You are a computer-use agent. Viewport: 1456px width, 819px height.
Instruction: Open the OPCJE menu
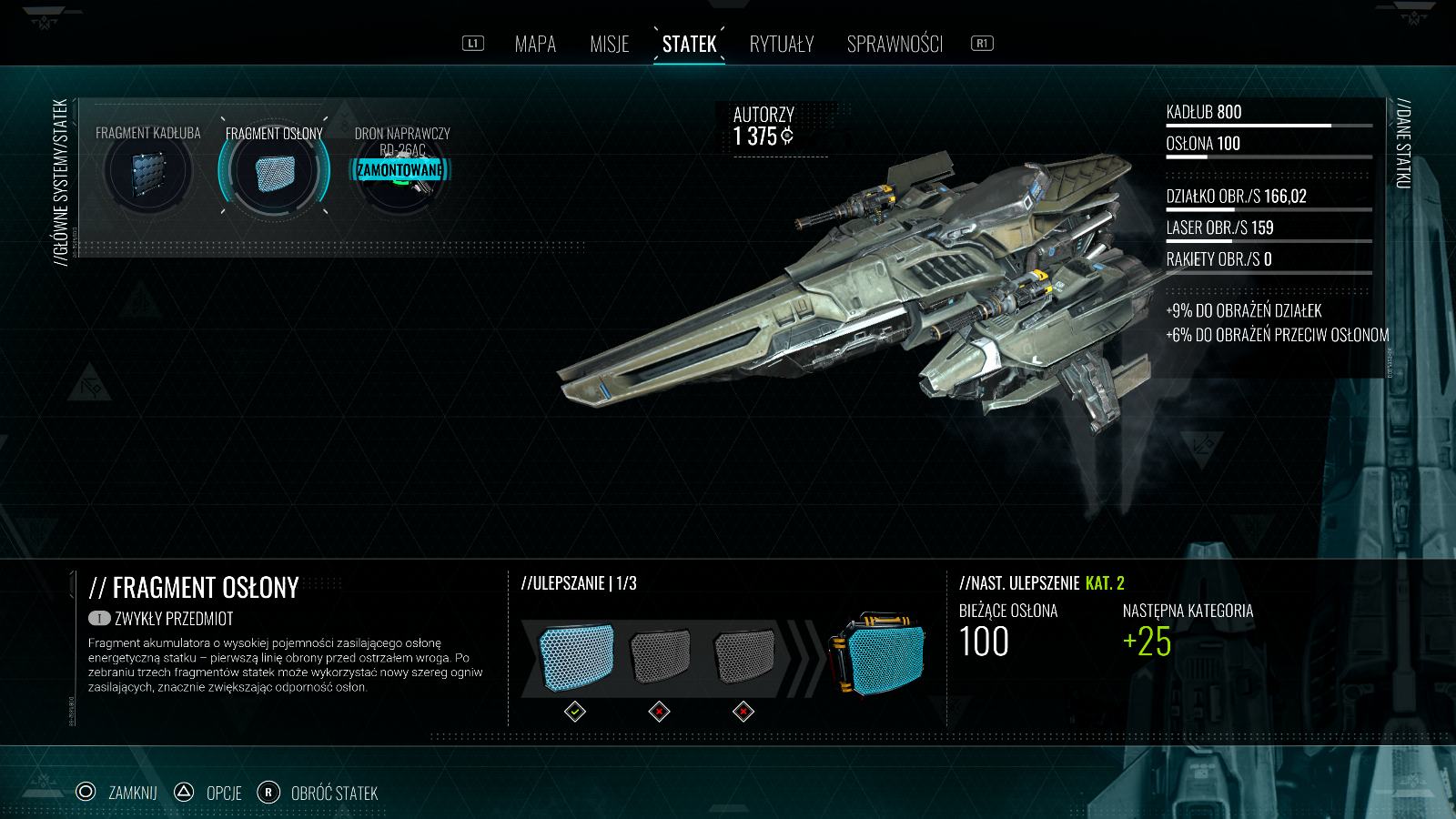(x=208, y=793)
